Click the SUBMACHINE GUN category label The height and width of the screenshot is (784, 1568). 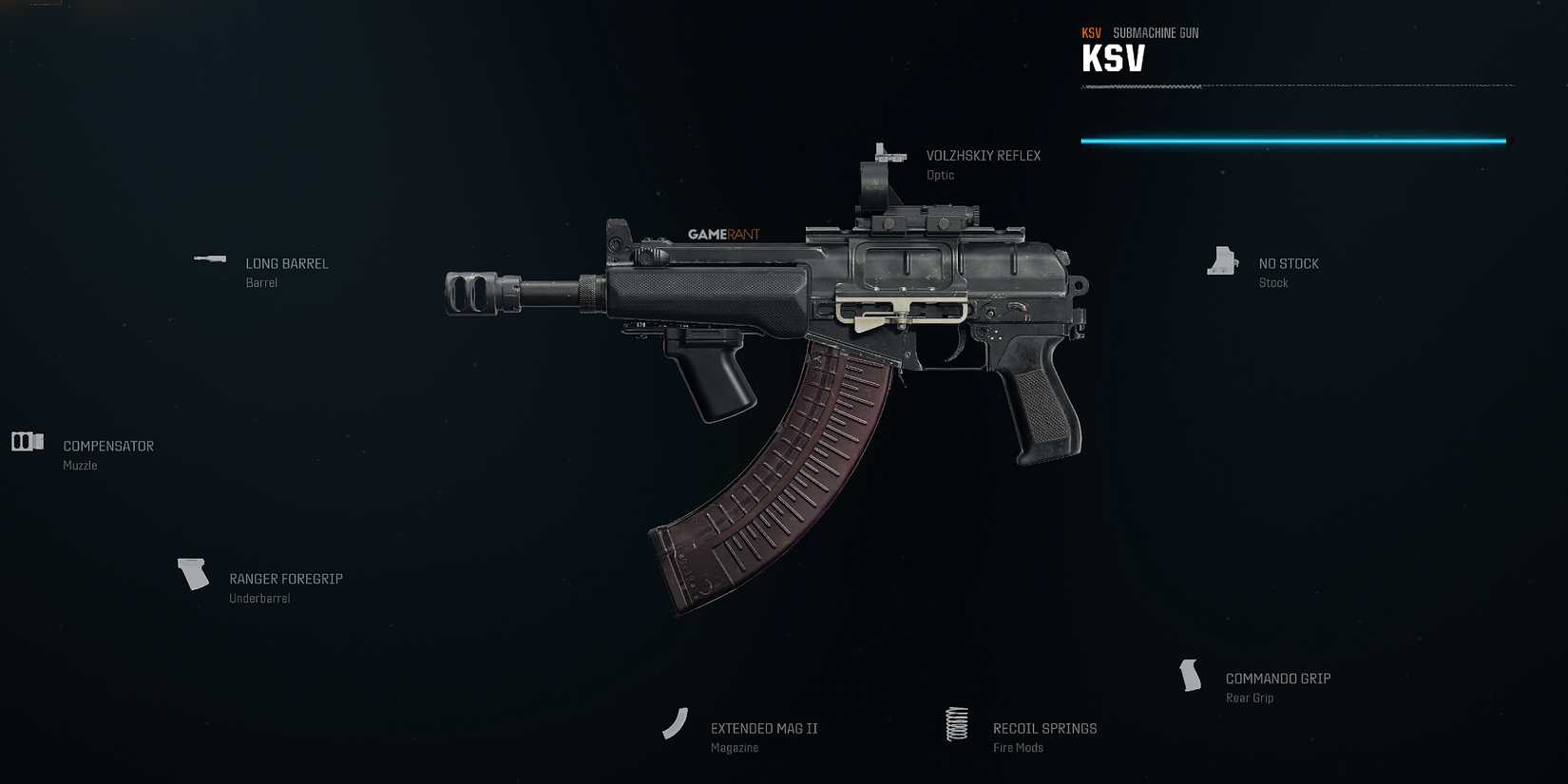pos(1156,31)
